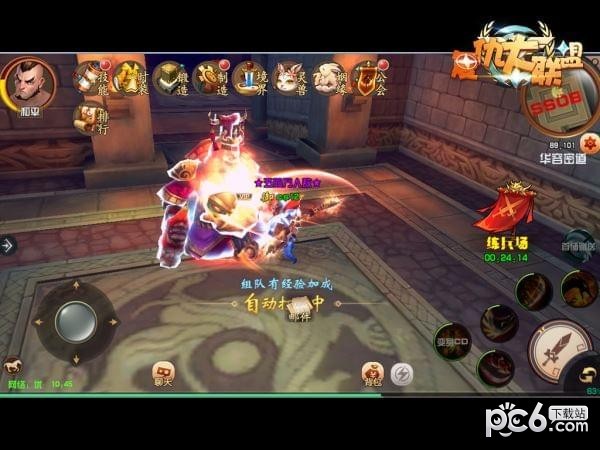Tap the grey lightning bolt button
Screen dimensions: 600x450
(402, 373)
